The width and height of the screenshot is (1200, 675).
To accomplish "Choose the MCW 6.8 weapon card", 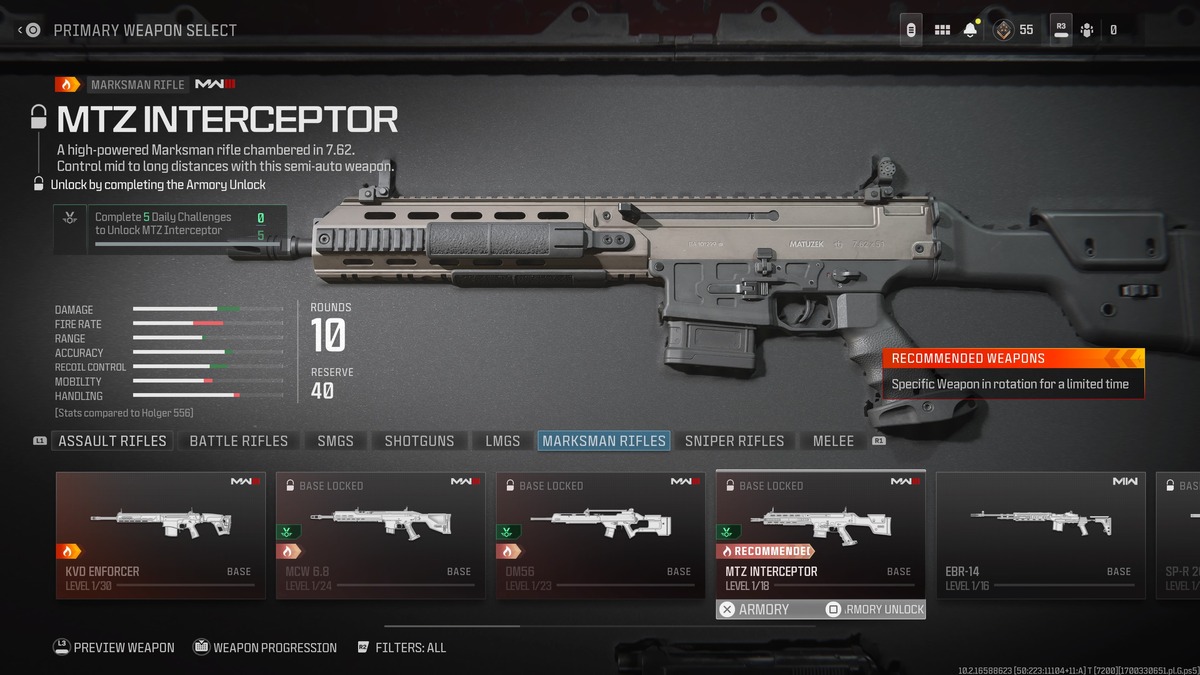I will pyautogui.click(x=380, y=535).
